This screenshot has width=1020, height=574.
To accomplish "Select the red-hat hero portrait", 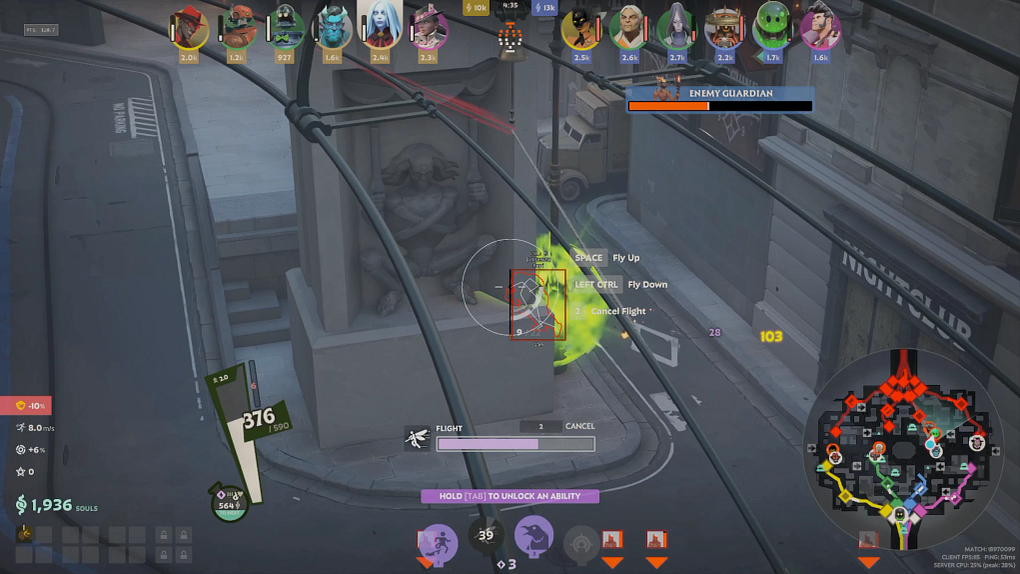I will tap(189, 28).
